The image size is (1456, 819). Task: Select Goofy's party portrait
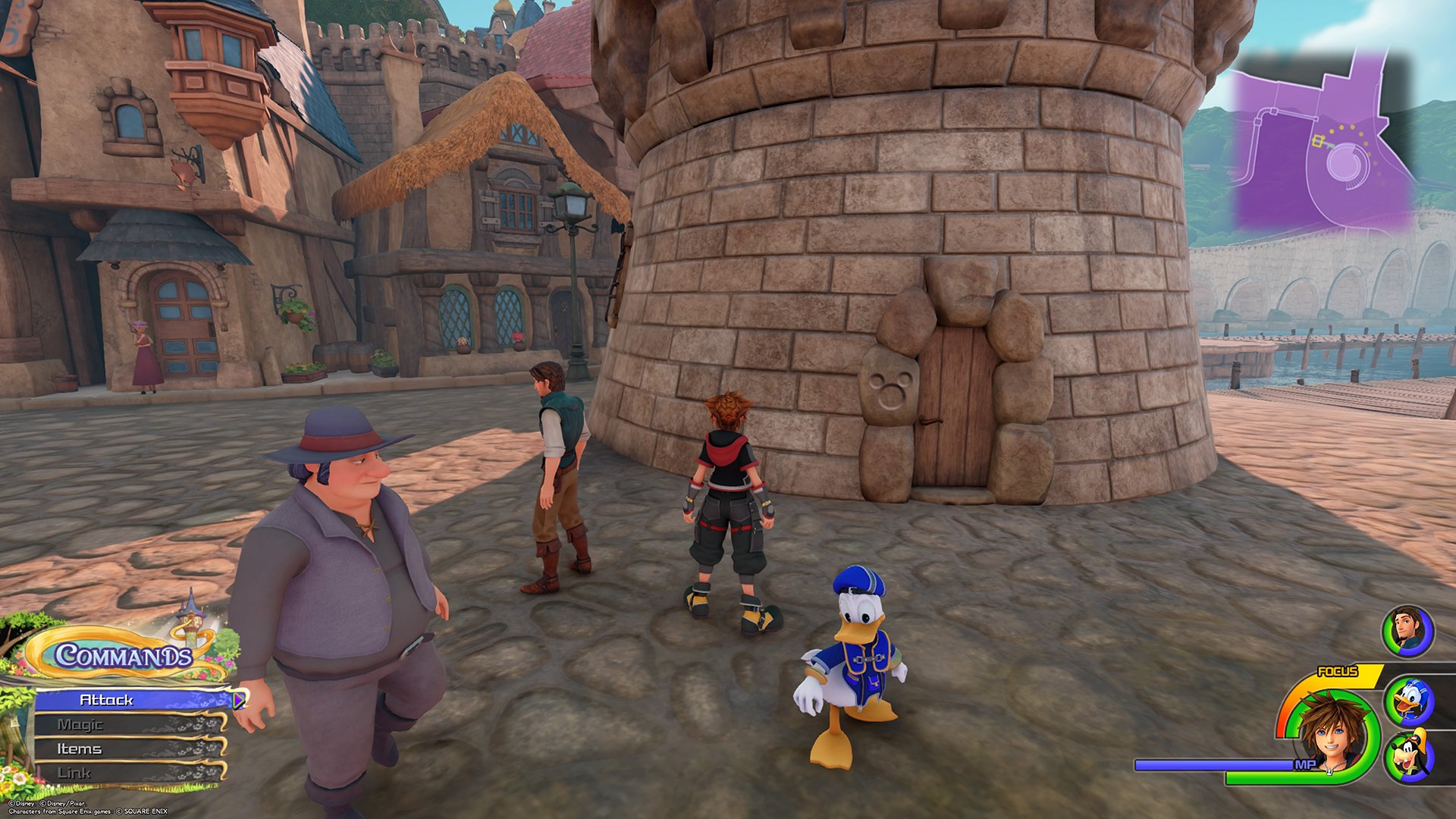coord(1409,756)
